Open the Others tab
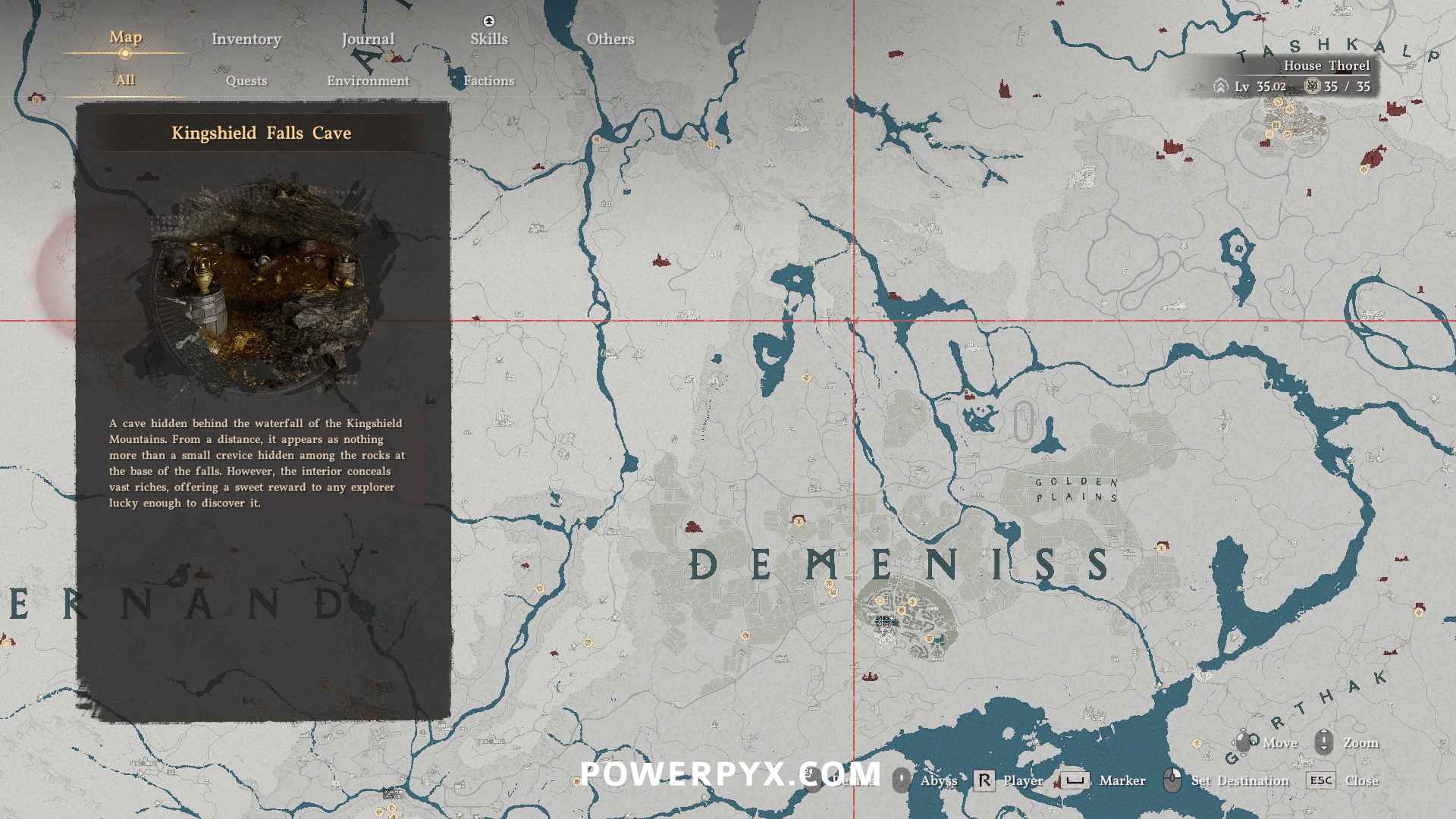This screenshot has width=1456, height=819. click(x=610, y=39)
